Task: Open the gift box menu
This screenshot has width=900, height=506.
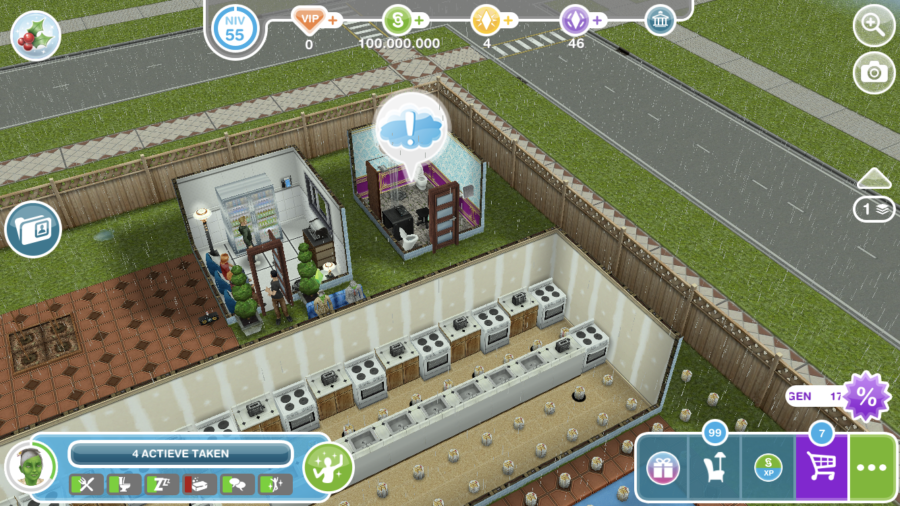Action: tap(662, 468)
